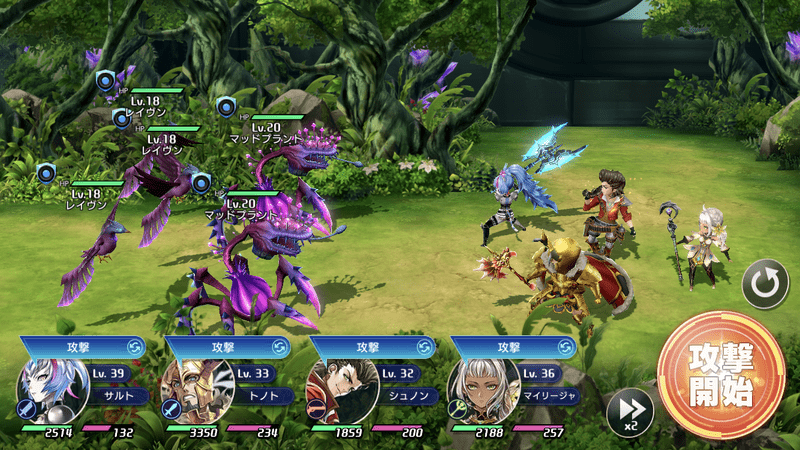Tap the 攻撃開始 attack start button
The width and height of the screenshot is (800, 450).
(x=720, y=375)
